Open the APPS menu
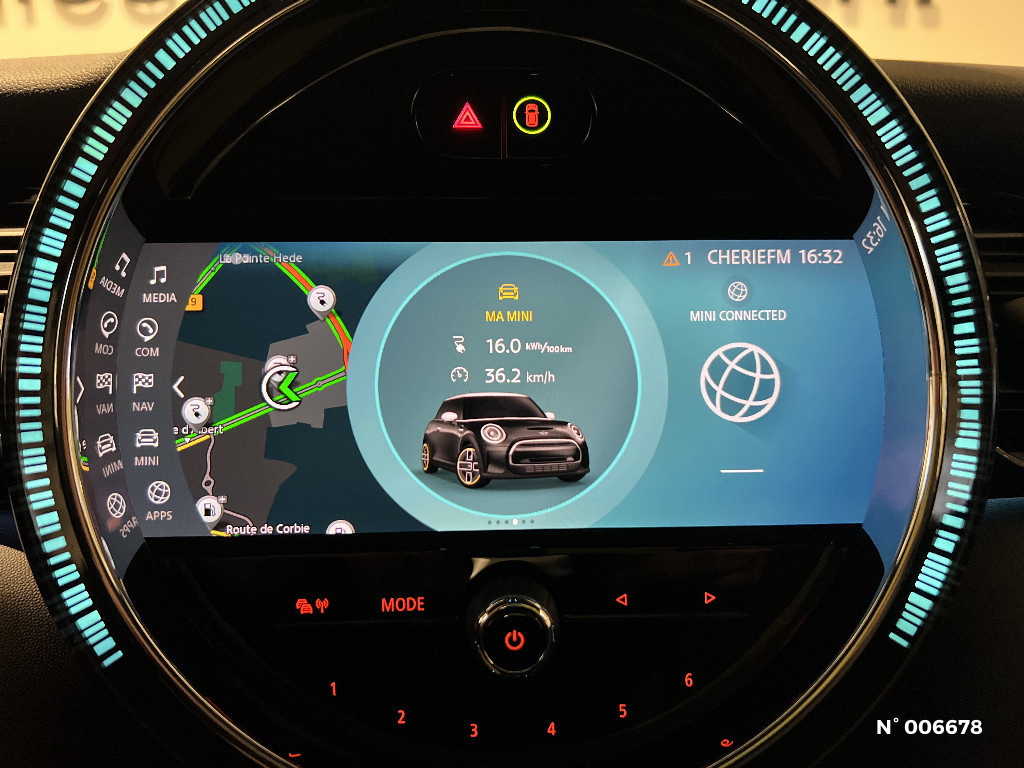This screenshot has height=768, width=1024. pyautogui.click(x=158, y=500)
